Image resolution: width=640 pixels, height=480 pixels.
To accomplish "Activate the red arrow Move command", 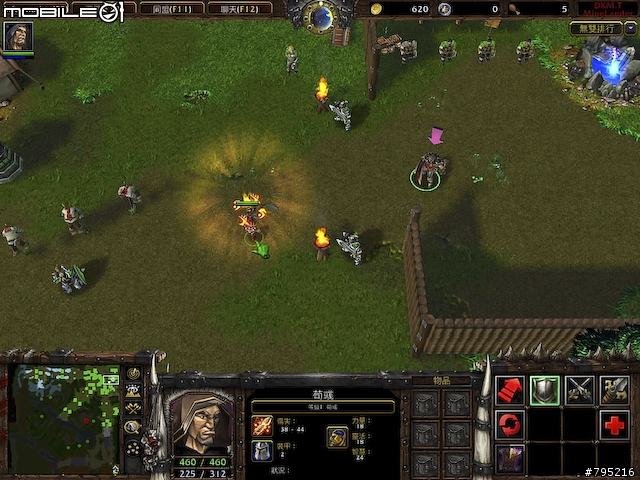I will click(x=510, y=390).
